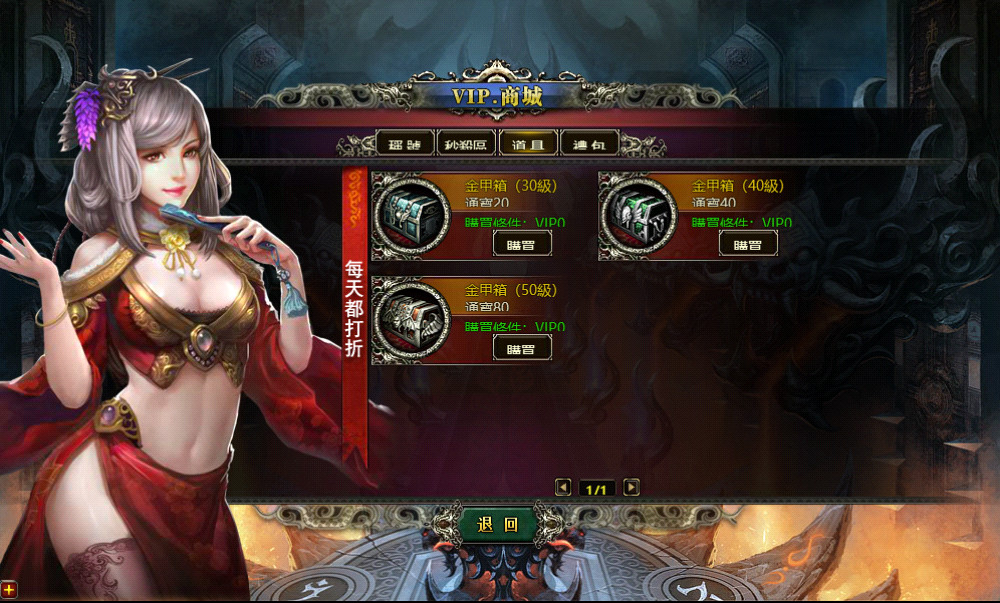Open the 禮包 gift pack tab
This screenshot has height=603, width=1000.
point(589,144)
